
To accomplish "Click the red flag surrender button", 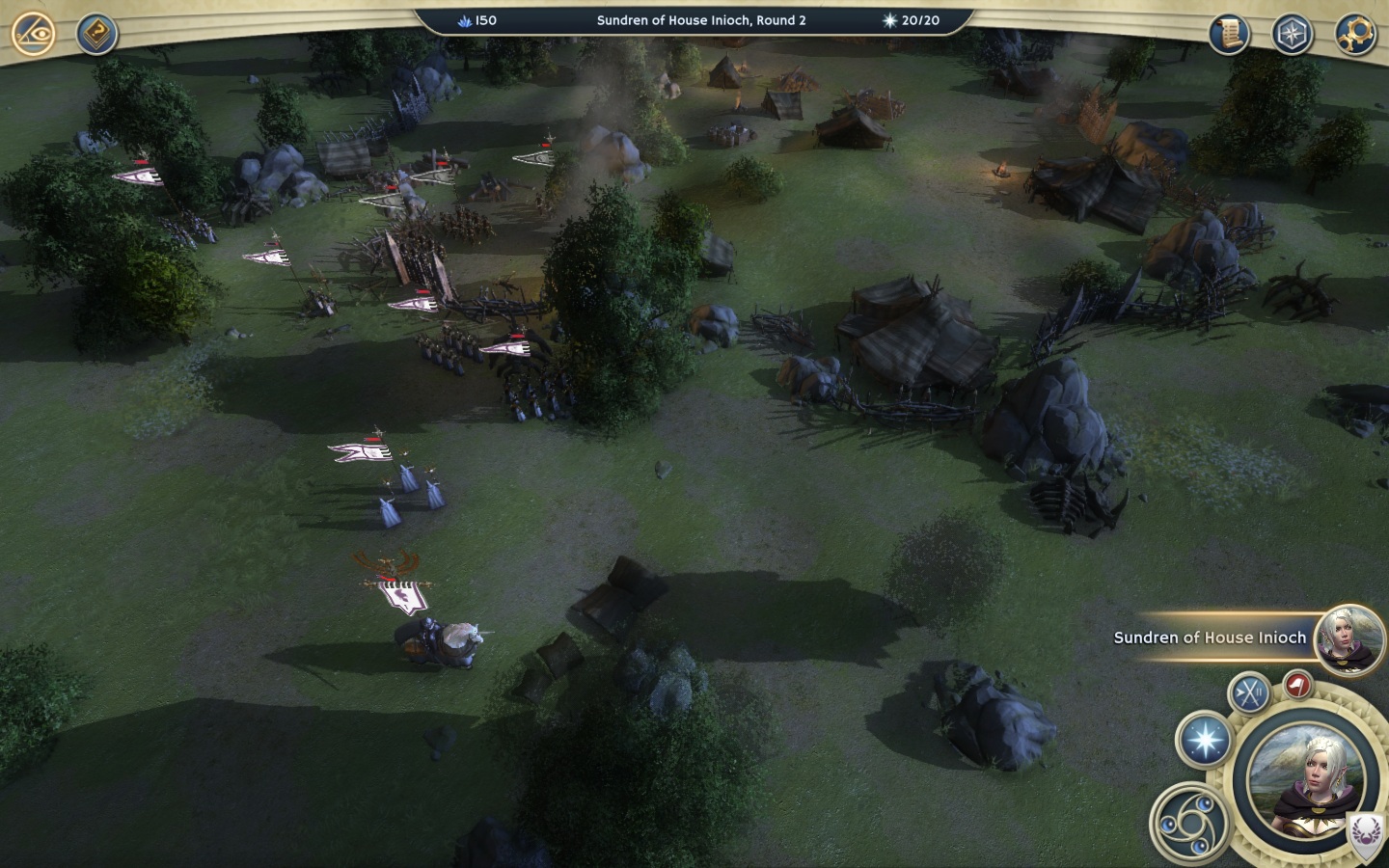I will tap(1298, 685).
